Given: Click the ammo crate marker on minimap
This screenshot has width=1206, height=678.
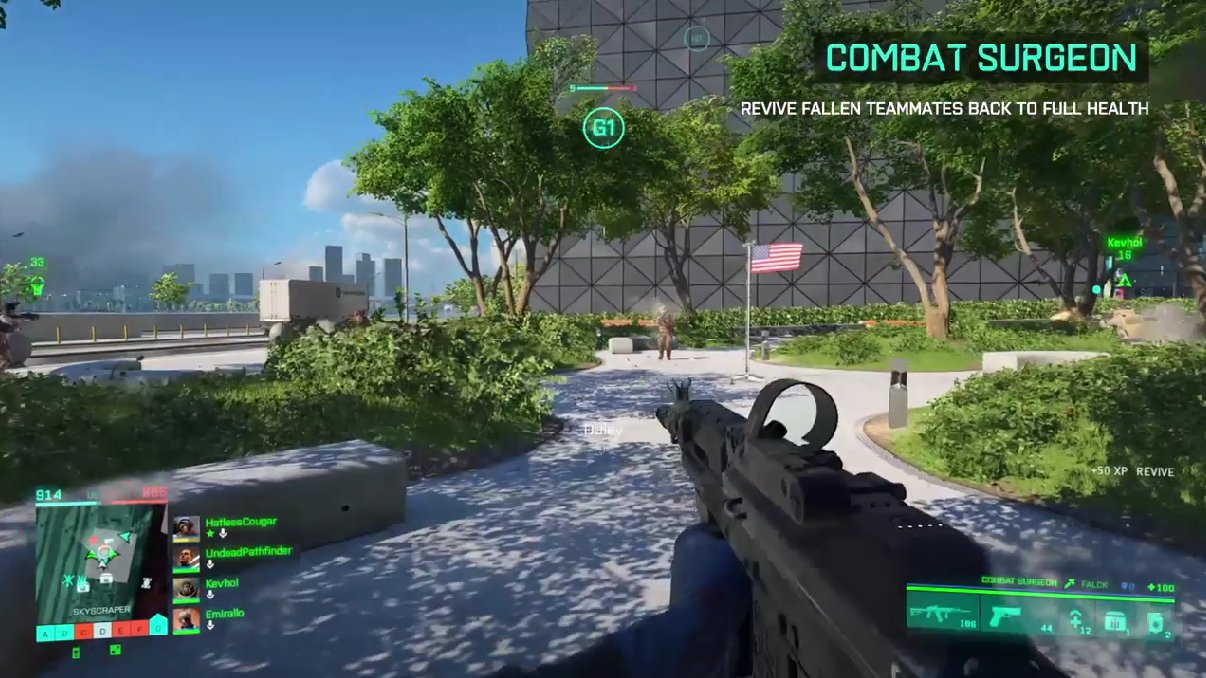Looking at the screenshot, I should [106, 578].
